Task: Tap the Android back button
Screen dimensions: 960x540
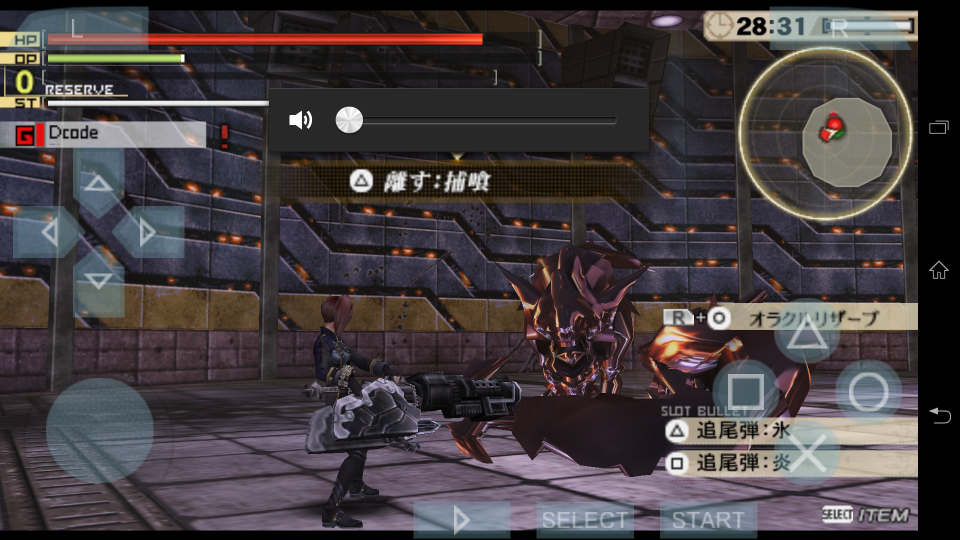Action: point(938,415)
